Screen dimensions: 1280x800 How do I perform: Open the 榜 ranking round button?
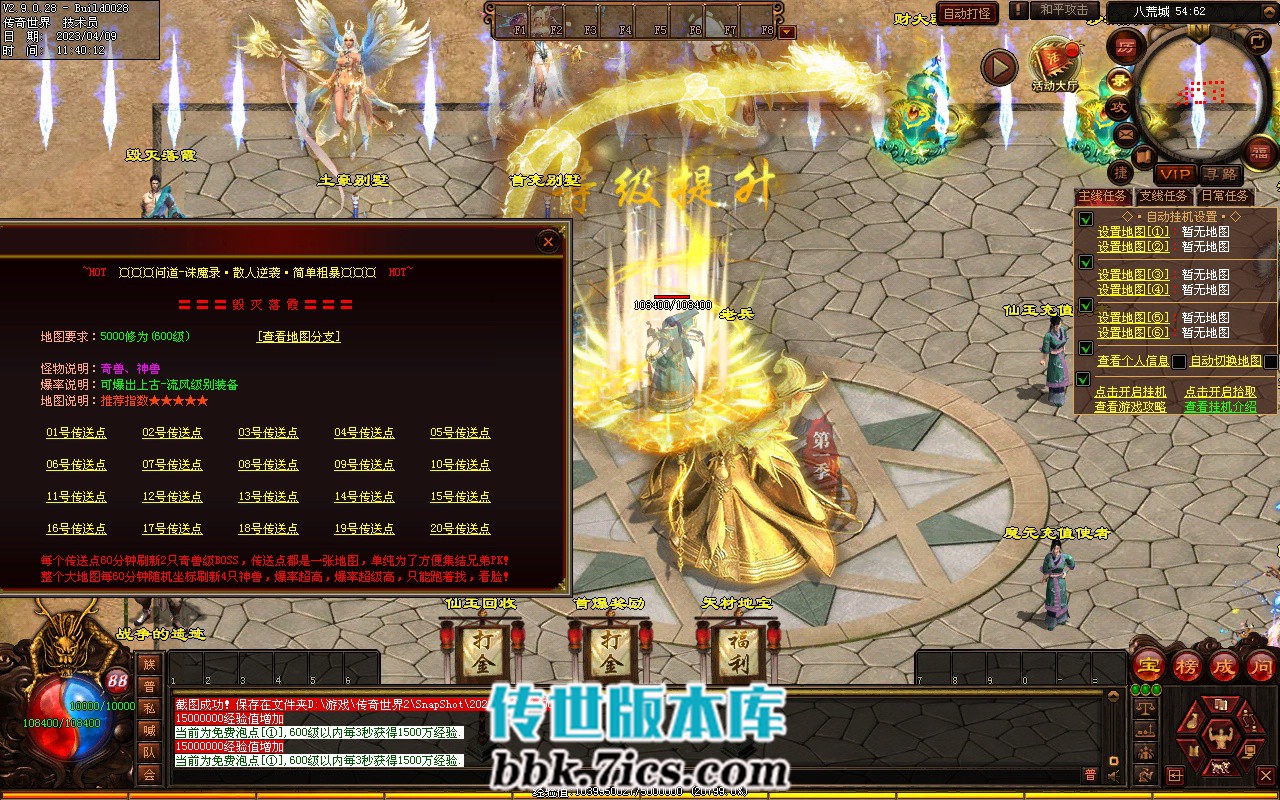[1186, 666]
